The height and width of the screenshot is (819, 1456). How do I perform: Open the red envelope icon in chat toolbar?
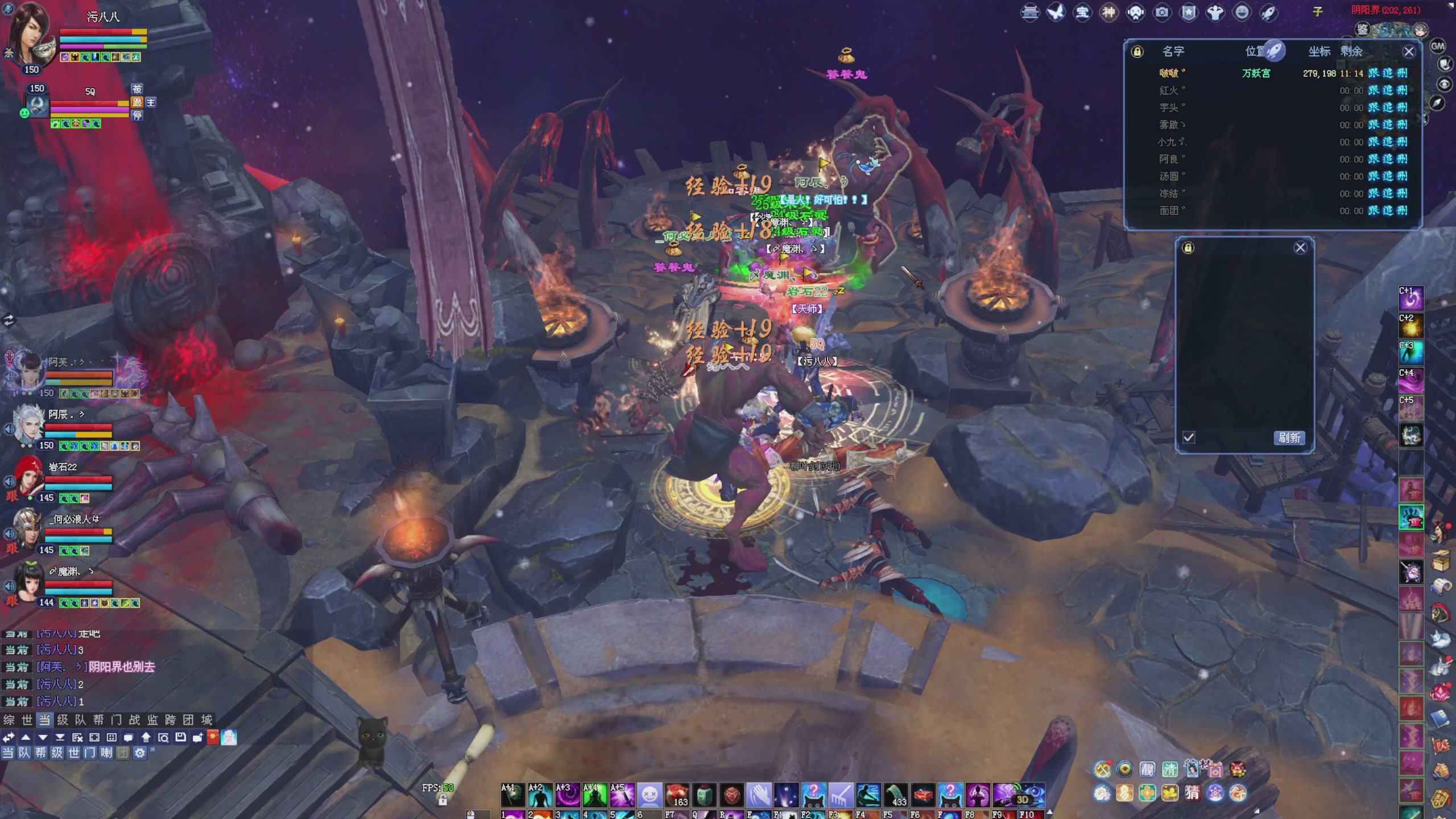click(213, 738)
